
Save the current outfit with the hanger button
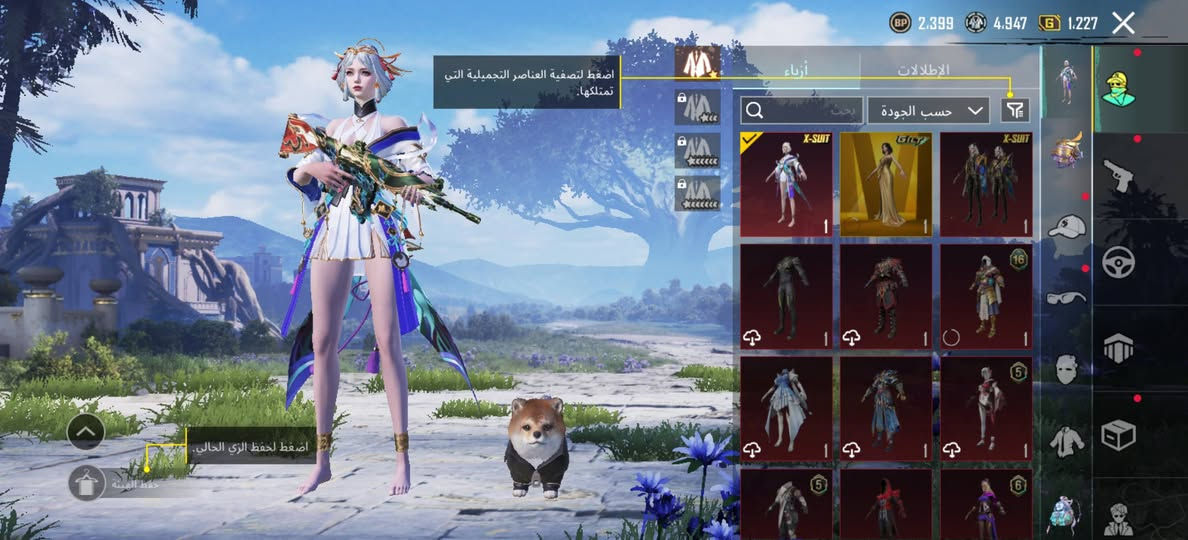pos(87,483)
